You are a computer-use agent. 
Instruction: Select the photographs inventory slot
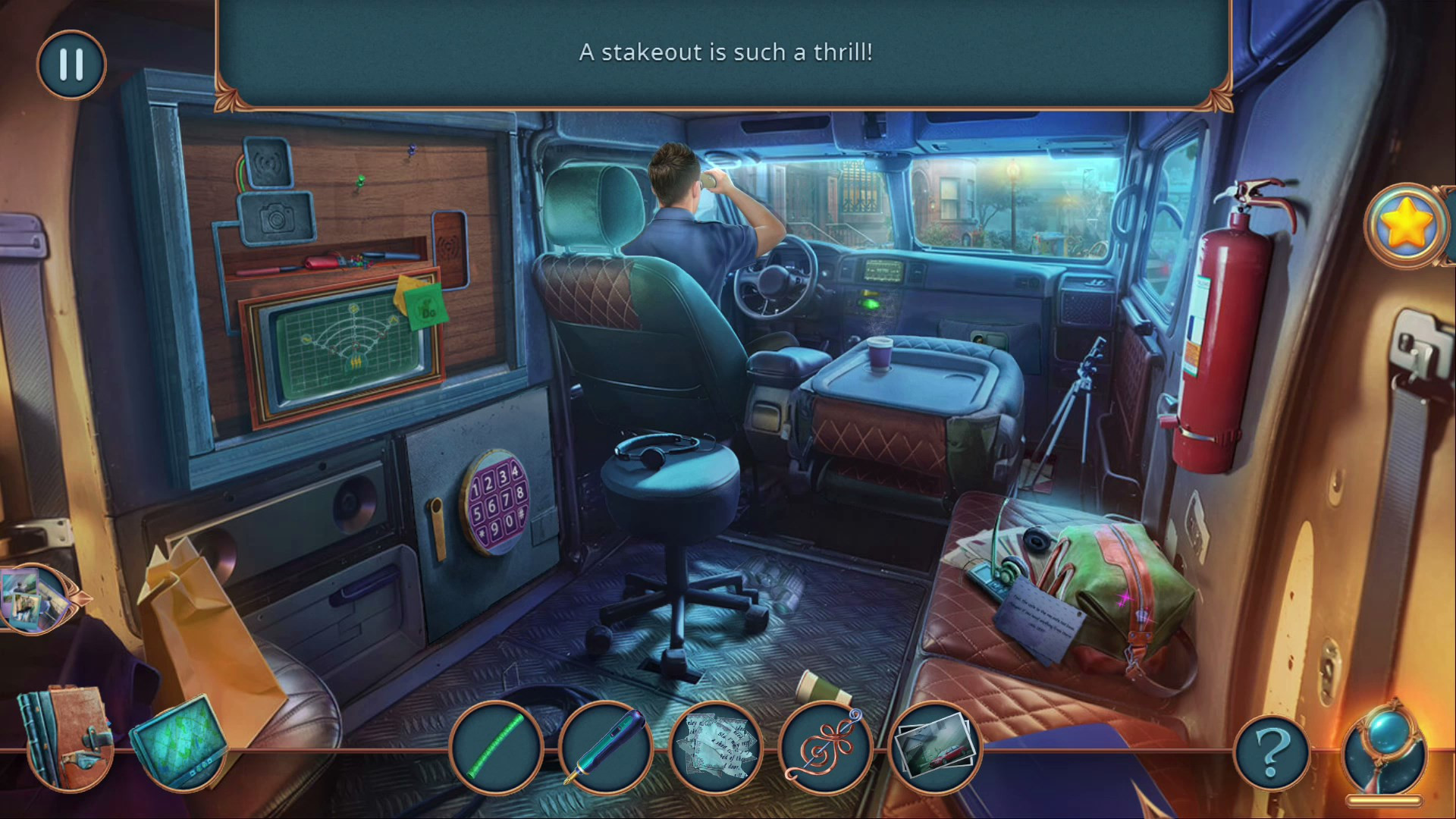click(x=934, y=746)
